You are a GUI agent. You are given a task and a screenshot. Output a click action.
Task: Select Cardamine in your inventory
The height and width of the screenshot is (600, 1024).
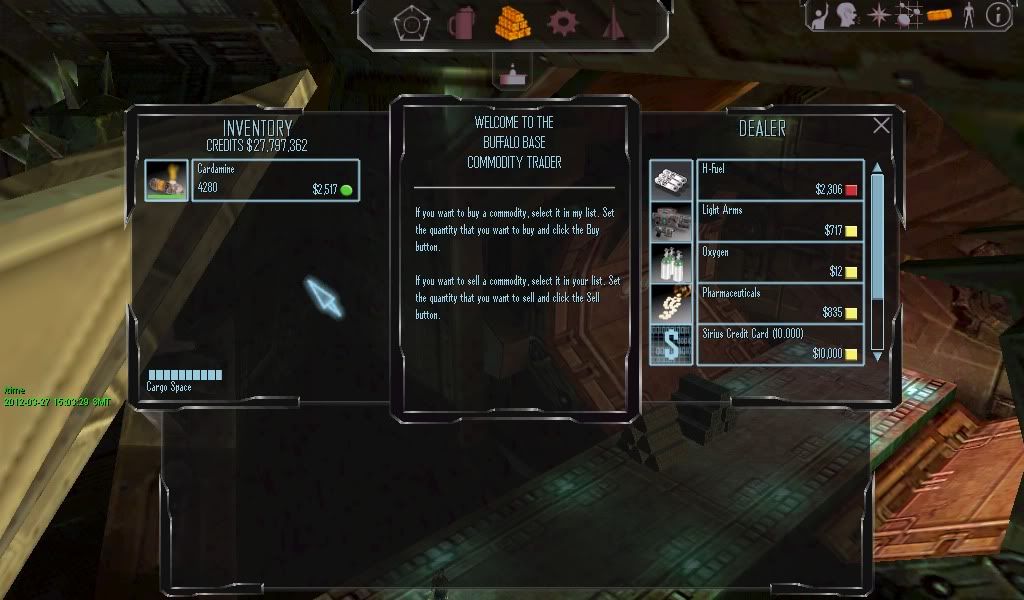click(x=275, y=180)
